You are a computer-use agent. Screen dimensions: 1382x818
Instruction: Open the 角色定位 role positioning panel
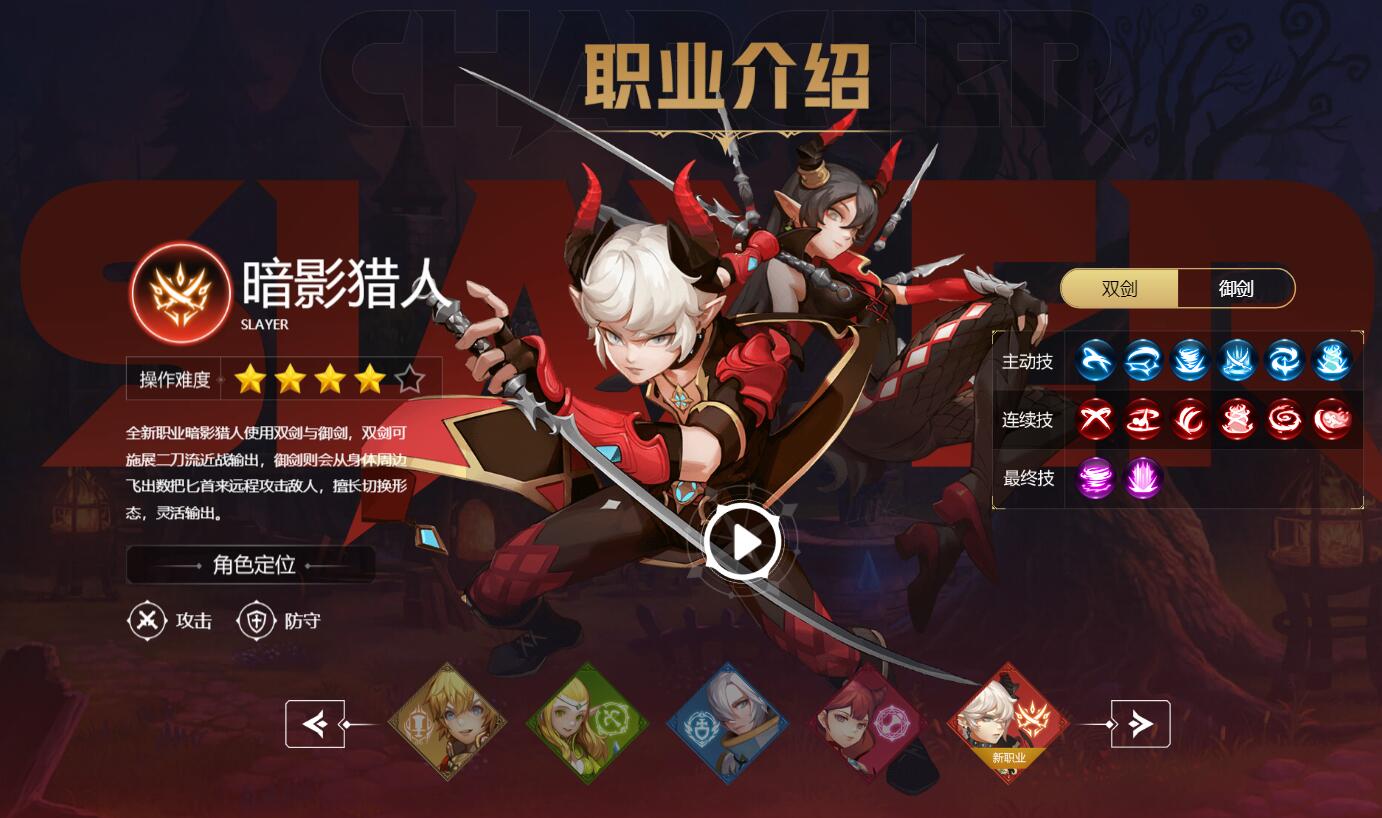tap(251, 565)
